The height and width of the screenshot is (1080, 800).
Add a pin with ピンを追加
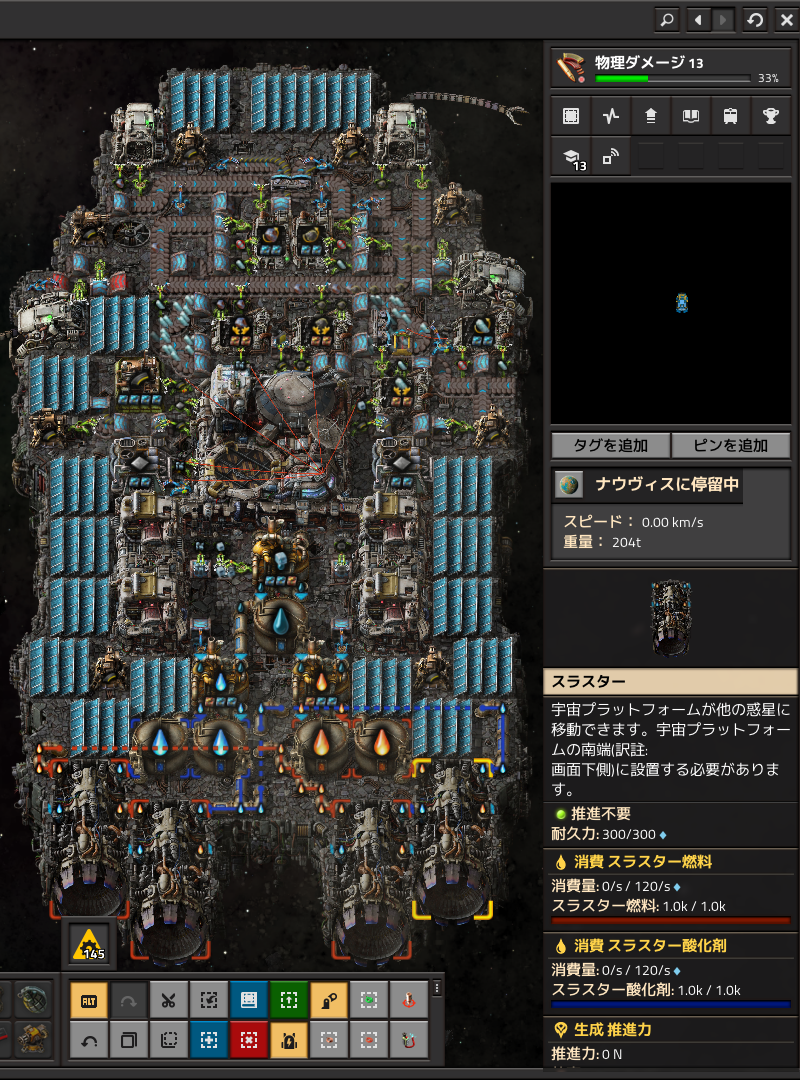[x=731, y=445]
